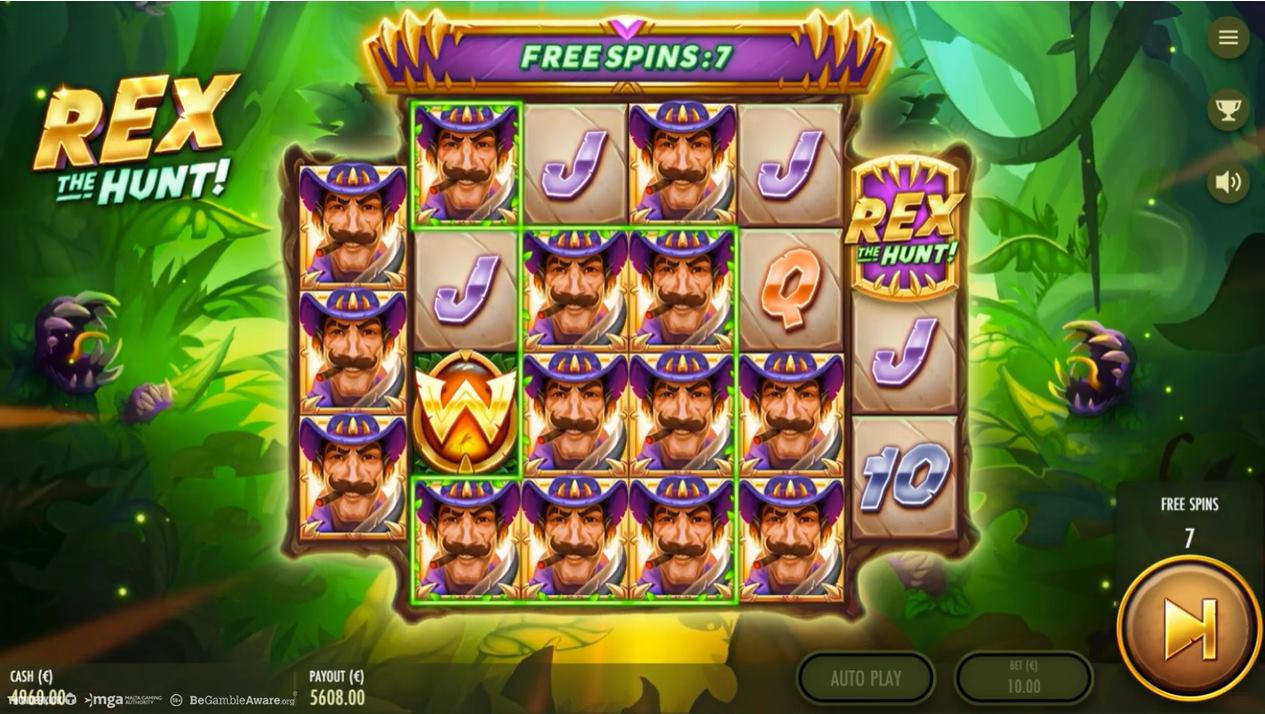The height and width of the screenshot is (714, 1265).
Task: Open the MGA authority logo link
Action: click(123, 700)
